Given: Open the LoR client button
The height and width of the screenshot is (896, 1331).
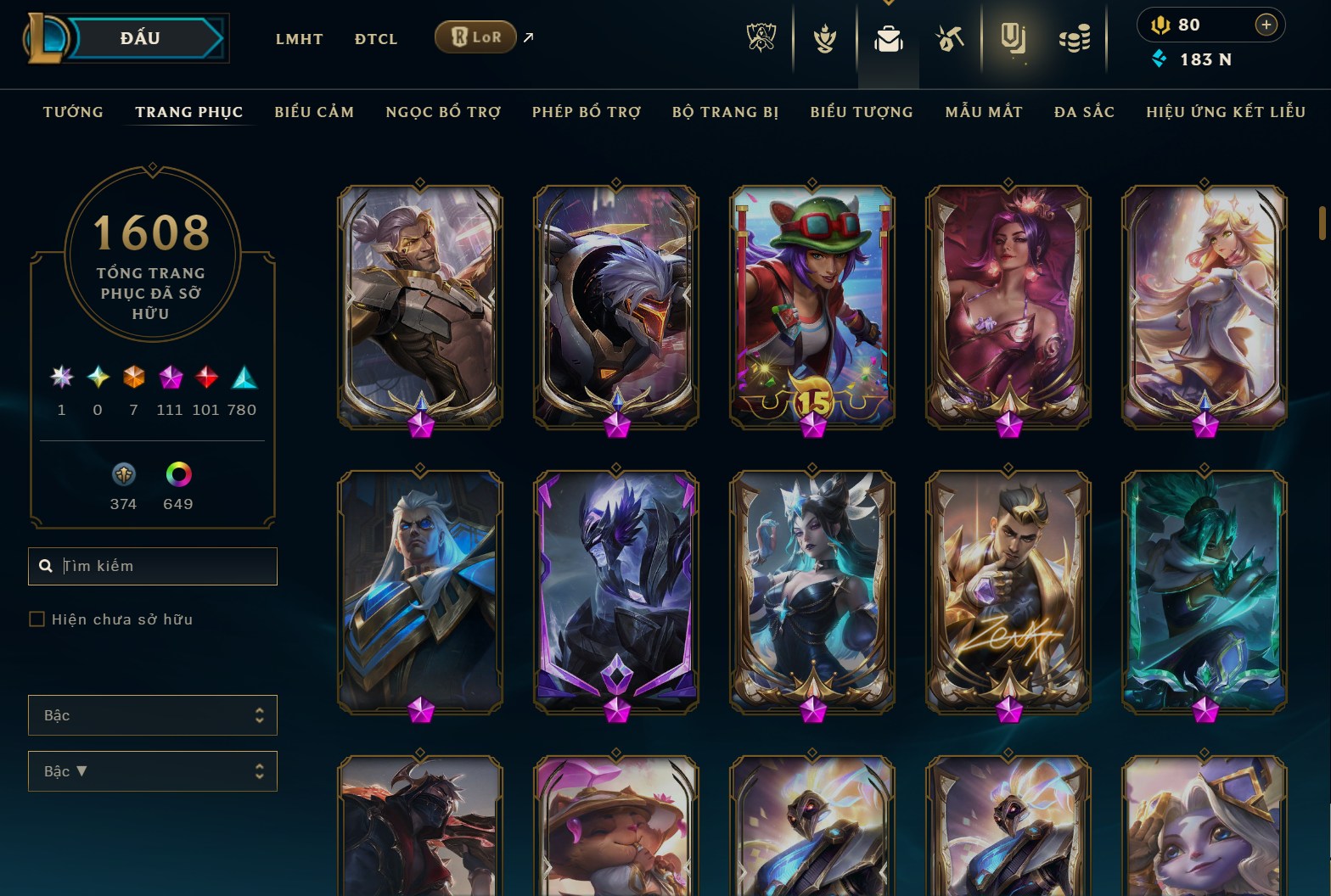Looking at the screenshot, I should (475, 36).
